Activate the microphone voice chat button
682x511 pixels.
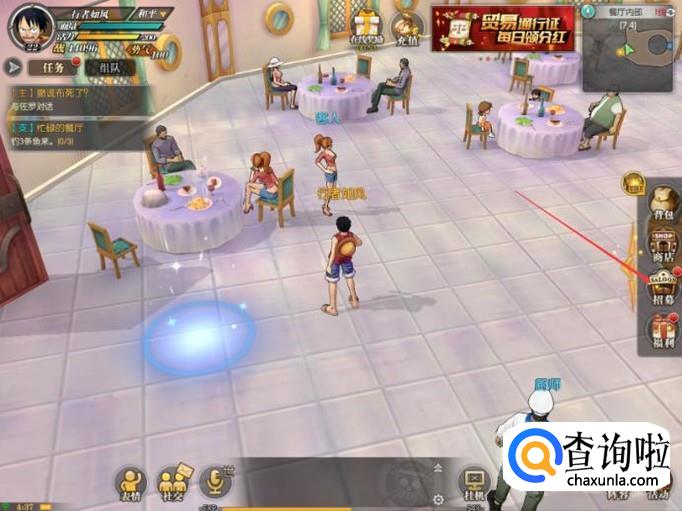point(214,482)
